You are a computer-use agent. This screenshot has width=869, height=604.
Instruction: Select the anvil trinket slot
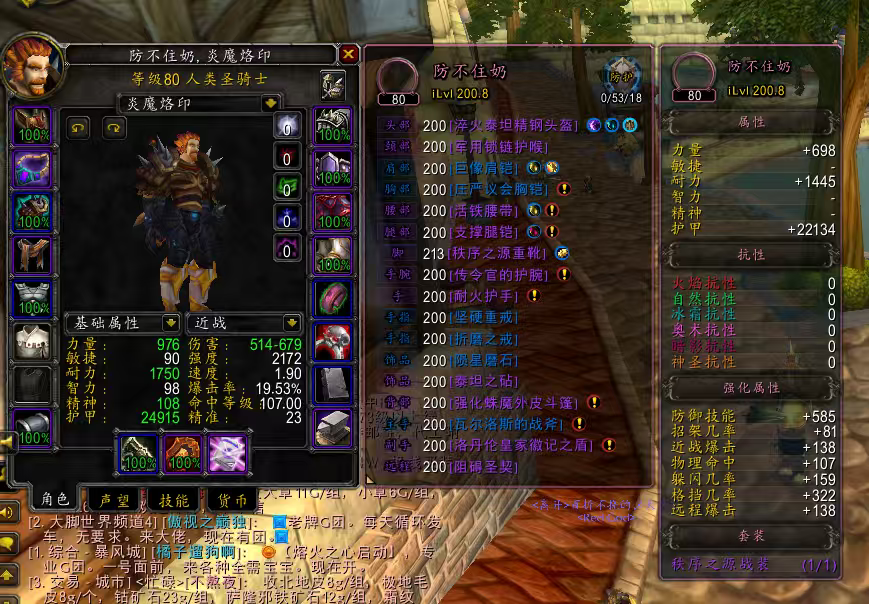(x=332, y=428)
